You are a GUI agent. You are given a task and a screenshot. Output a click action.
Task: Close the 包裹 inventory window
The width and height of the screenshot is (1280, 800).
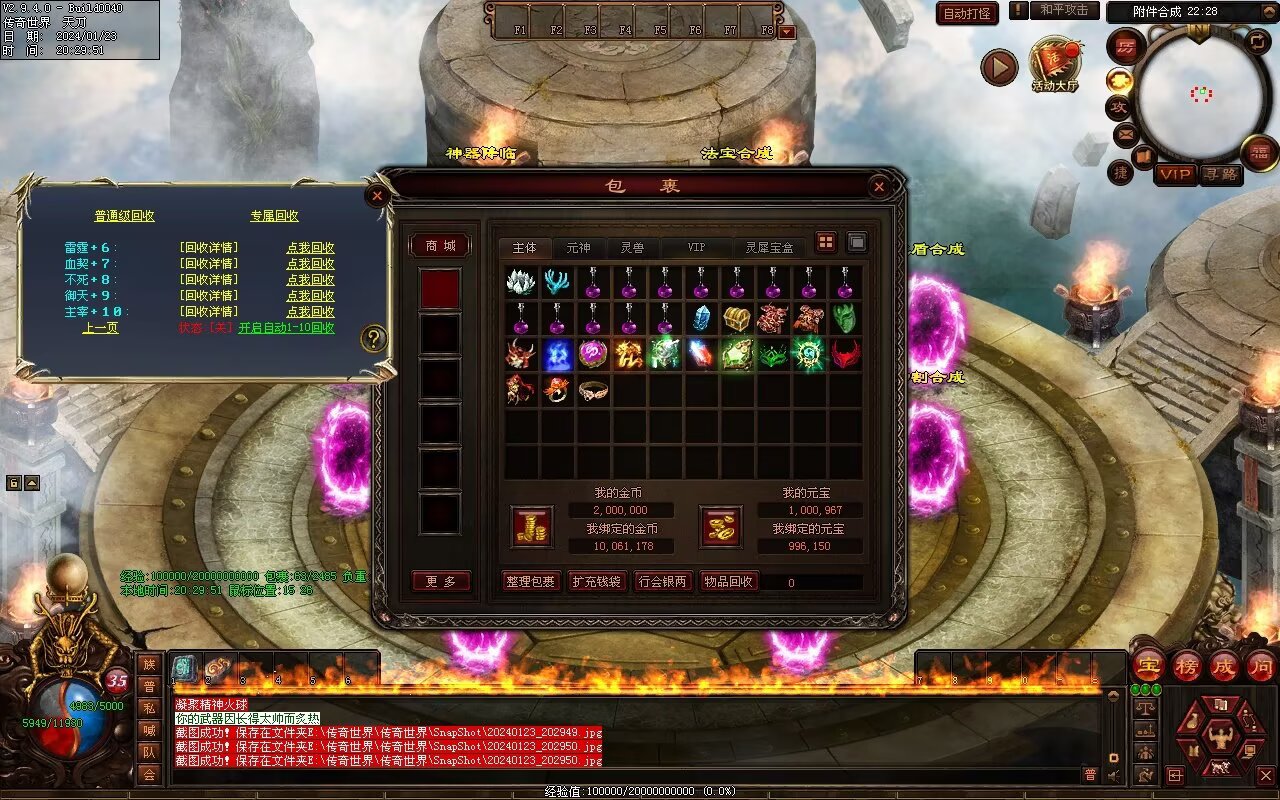coord(878,186)
